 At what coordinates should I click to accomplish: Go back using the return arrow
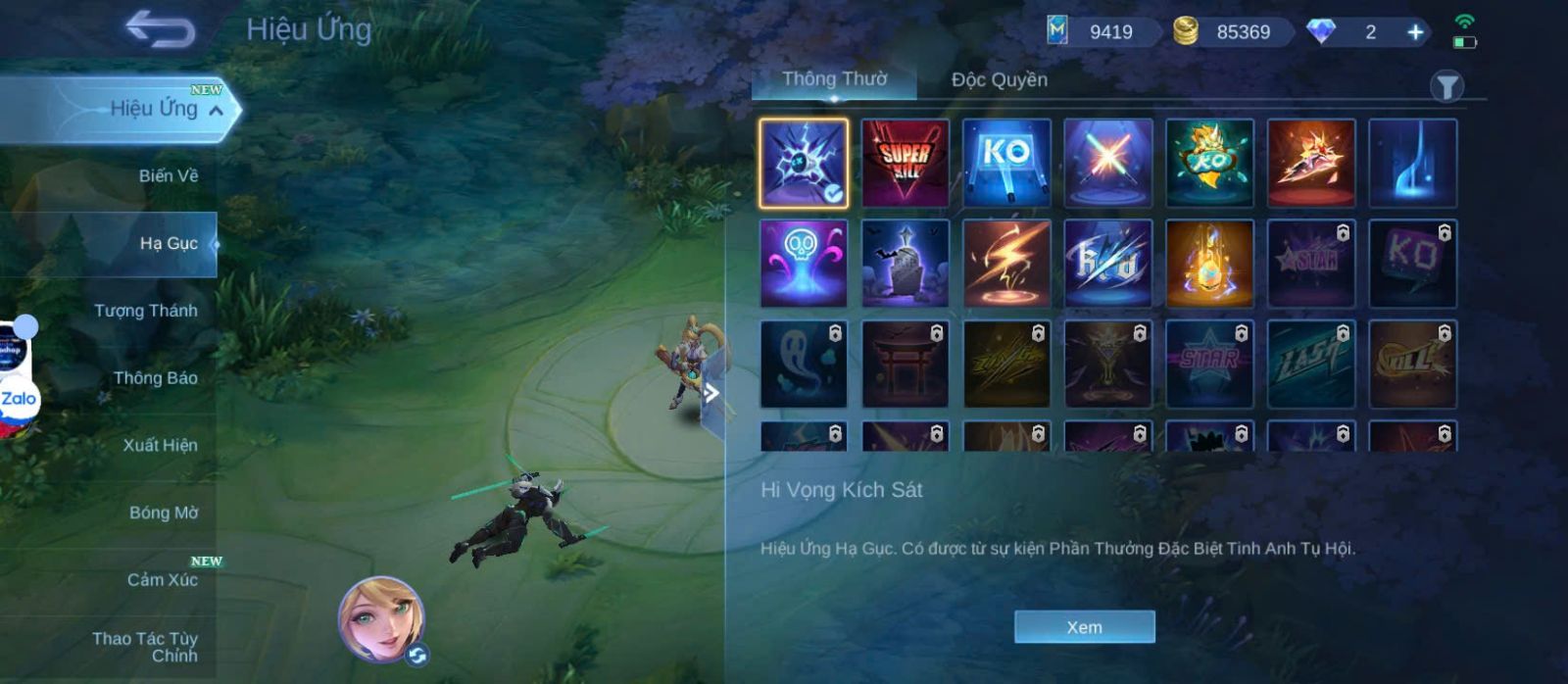click(160, 29)
